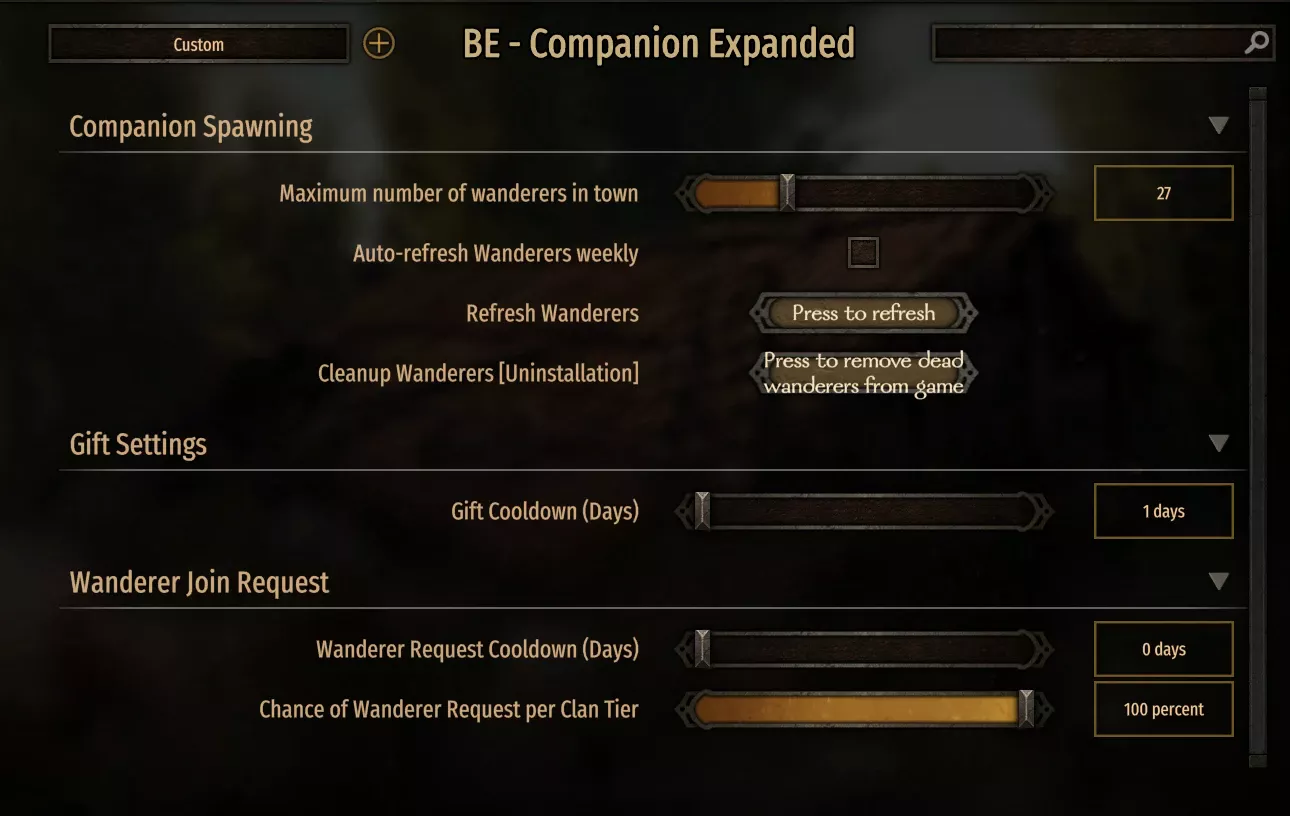Click the slider handle for maximum wanderers

(x=786, y=193)
